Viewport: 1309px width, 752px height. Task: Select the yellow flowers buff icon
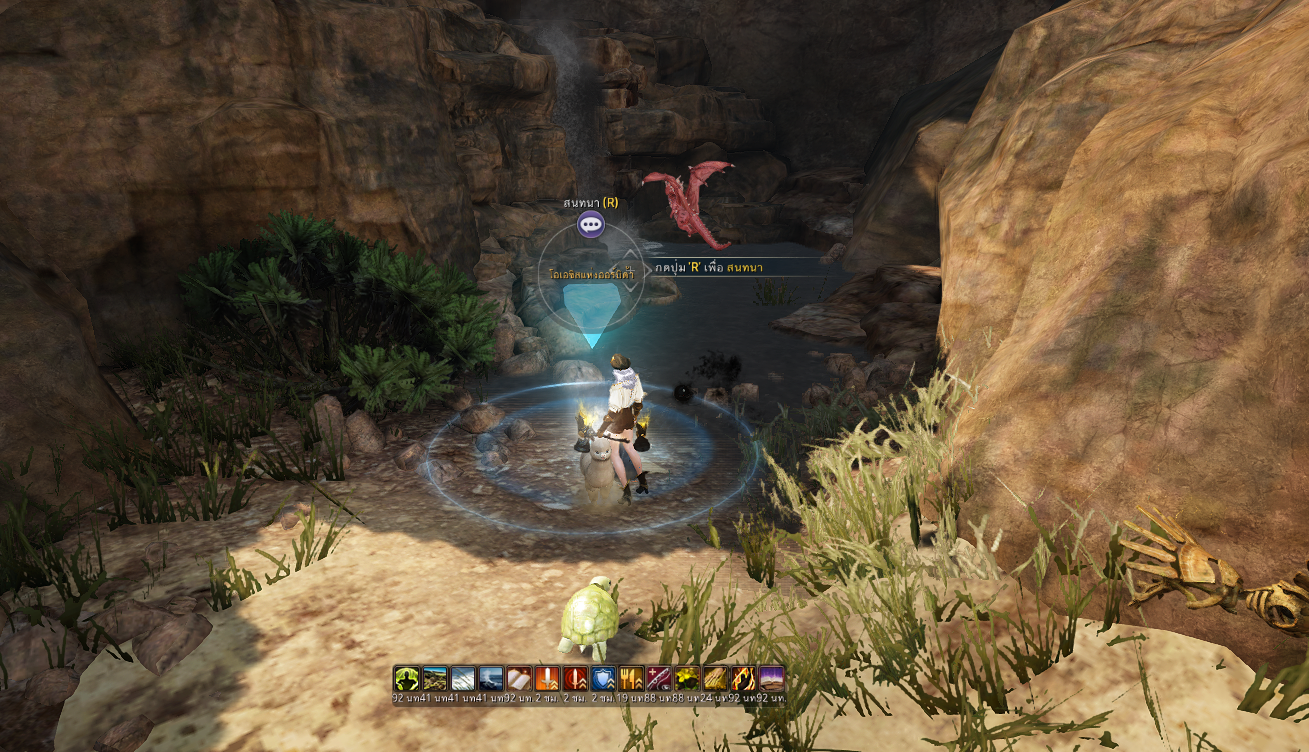[x=687, y=678]
